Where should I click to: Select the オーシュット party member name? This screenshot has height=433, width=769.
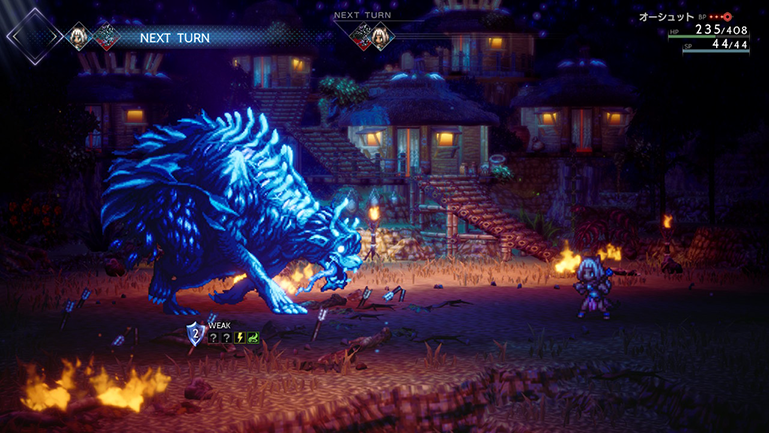click(666, 17)
